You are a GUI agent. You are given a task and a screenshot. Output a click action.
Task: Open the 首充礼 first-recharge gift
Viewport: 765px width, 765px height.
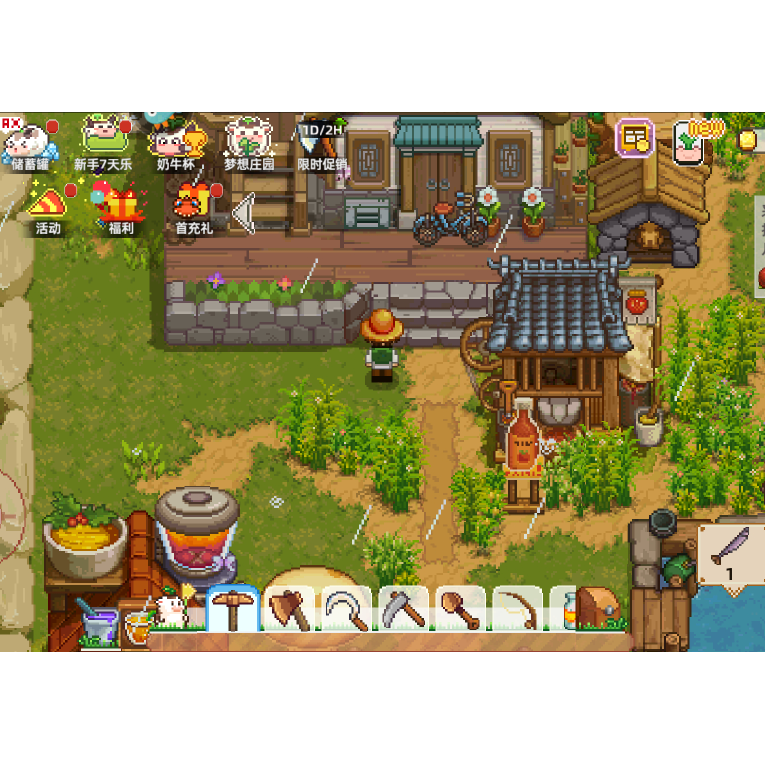tap(193, 207)
